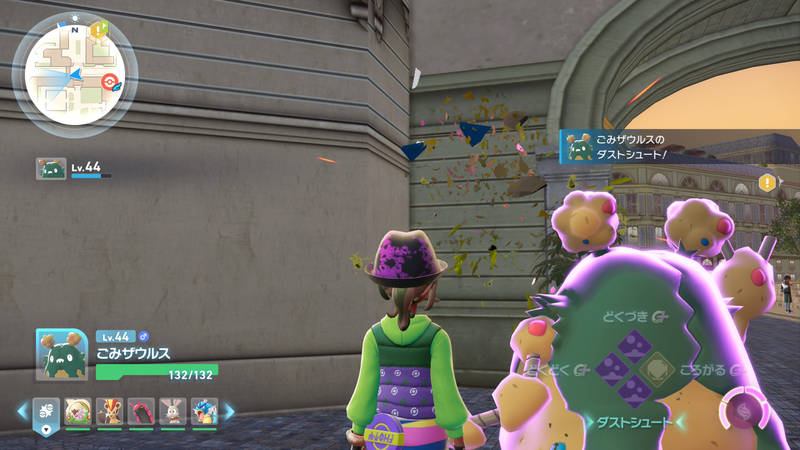This screenshot has height=450, width=800.
Task: Switch to the red and black centipede Pokémon
Action: tap(141, 411)
